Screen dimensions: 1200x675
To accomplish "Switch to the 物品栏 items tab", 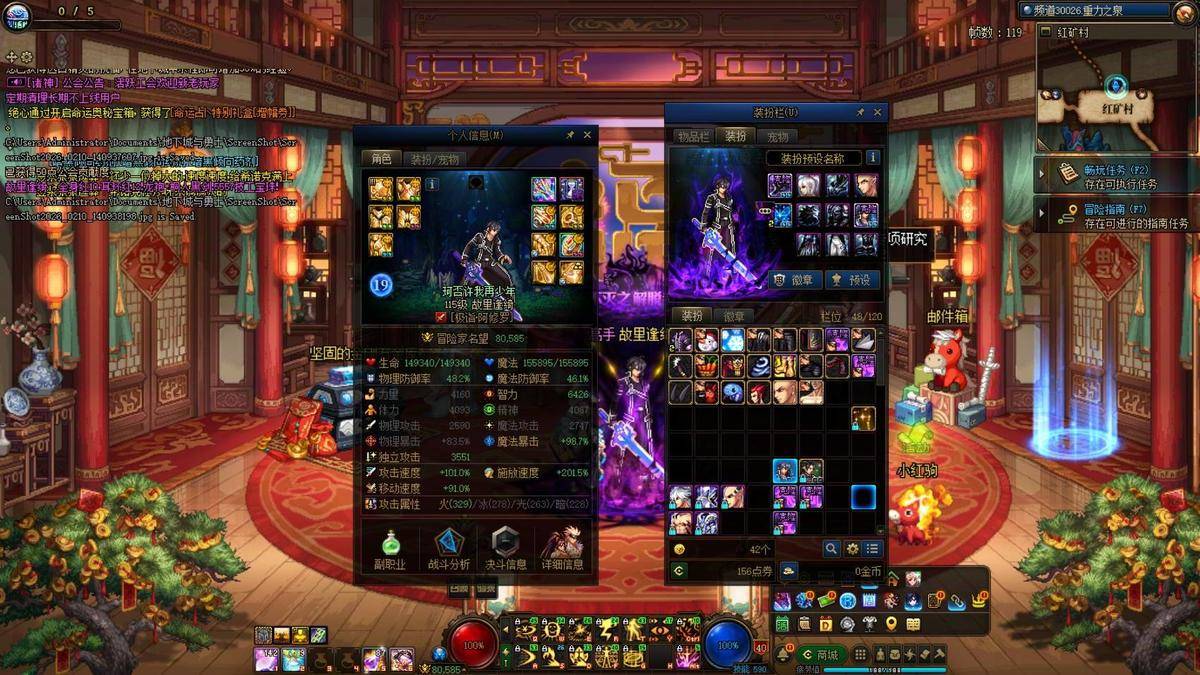I will pyautogui.click(x=693, y=136).
